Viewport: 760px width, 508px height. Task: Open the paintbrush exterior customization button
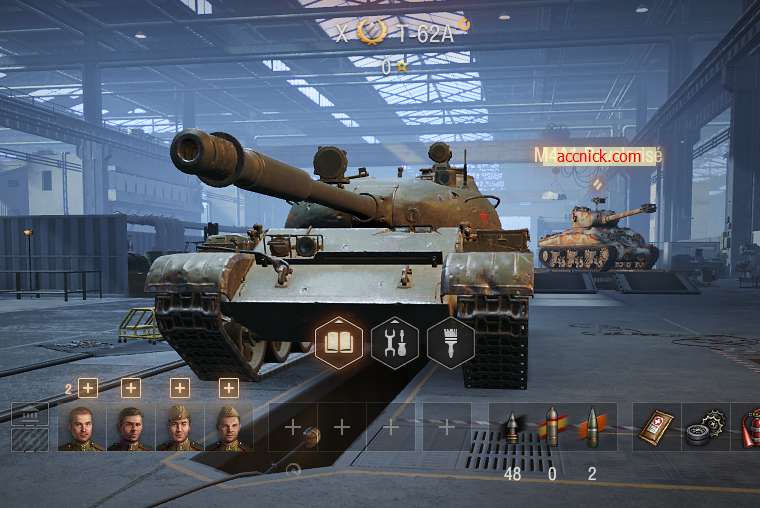450,343
